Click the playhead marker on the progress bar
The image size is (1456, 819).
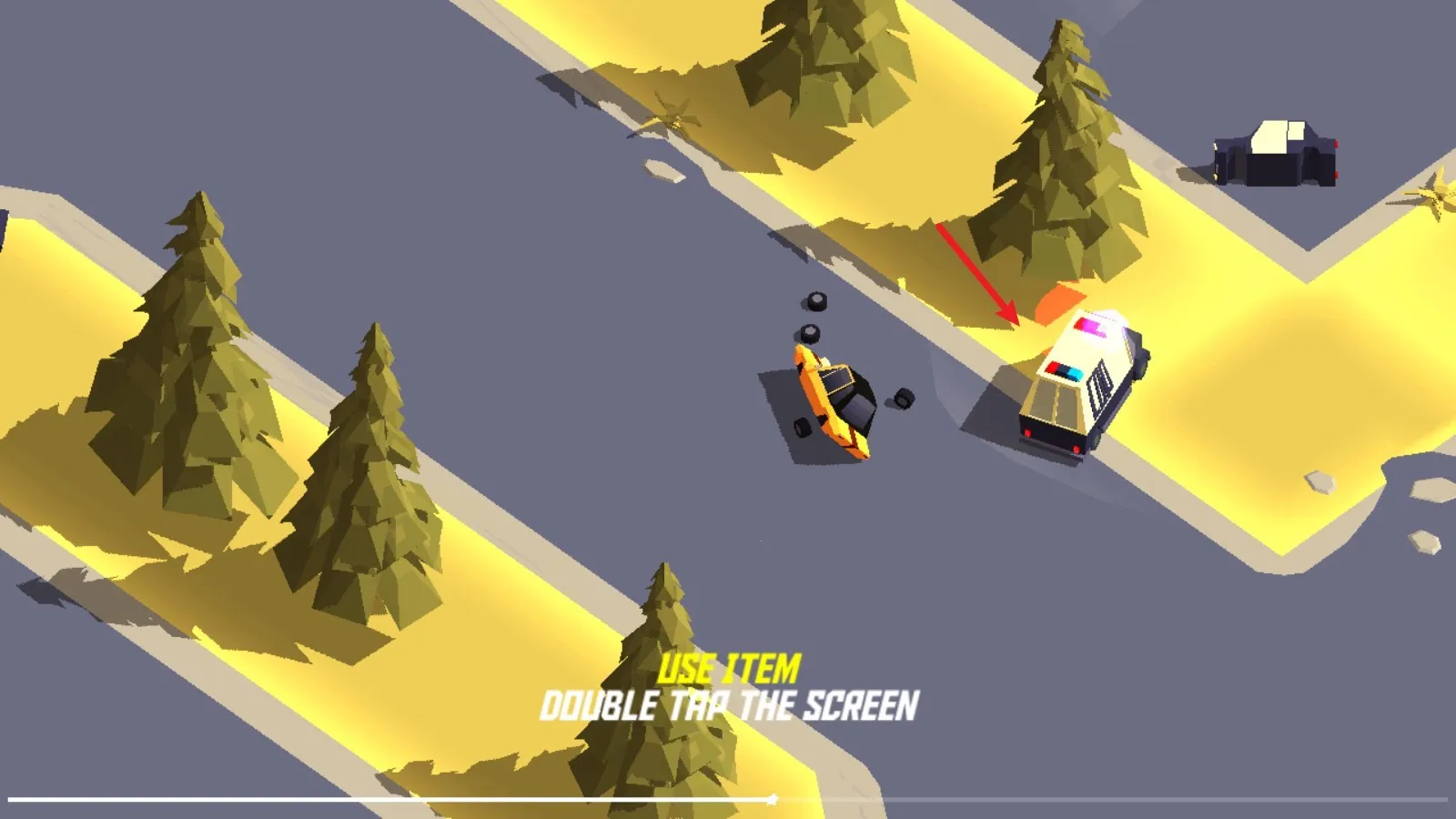coord(772,800)
